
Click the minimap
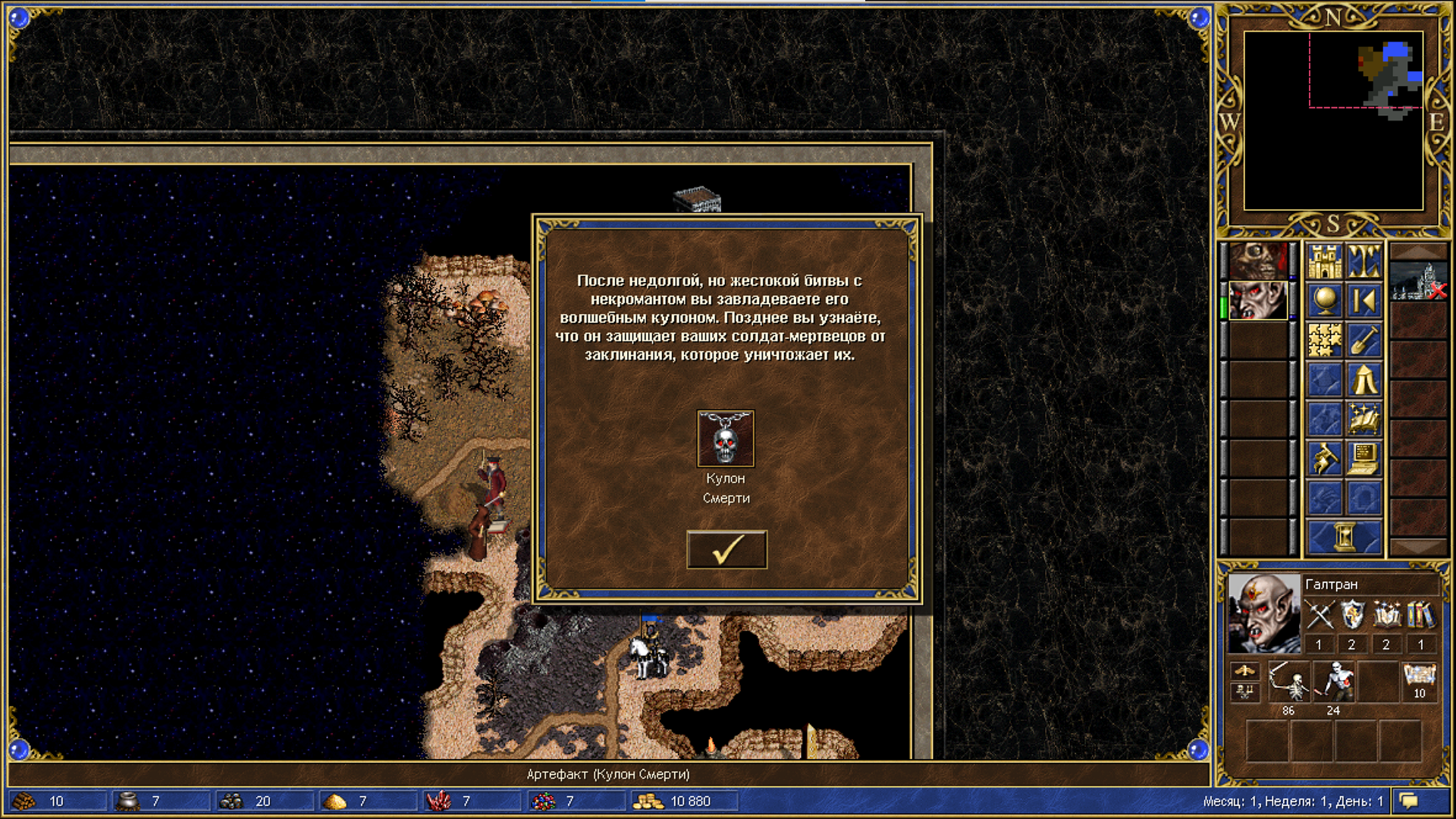pos(1333,121)
